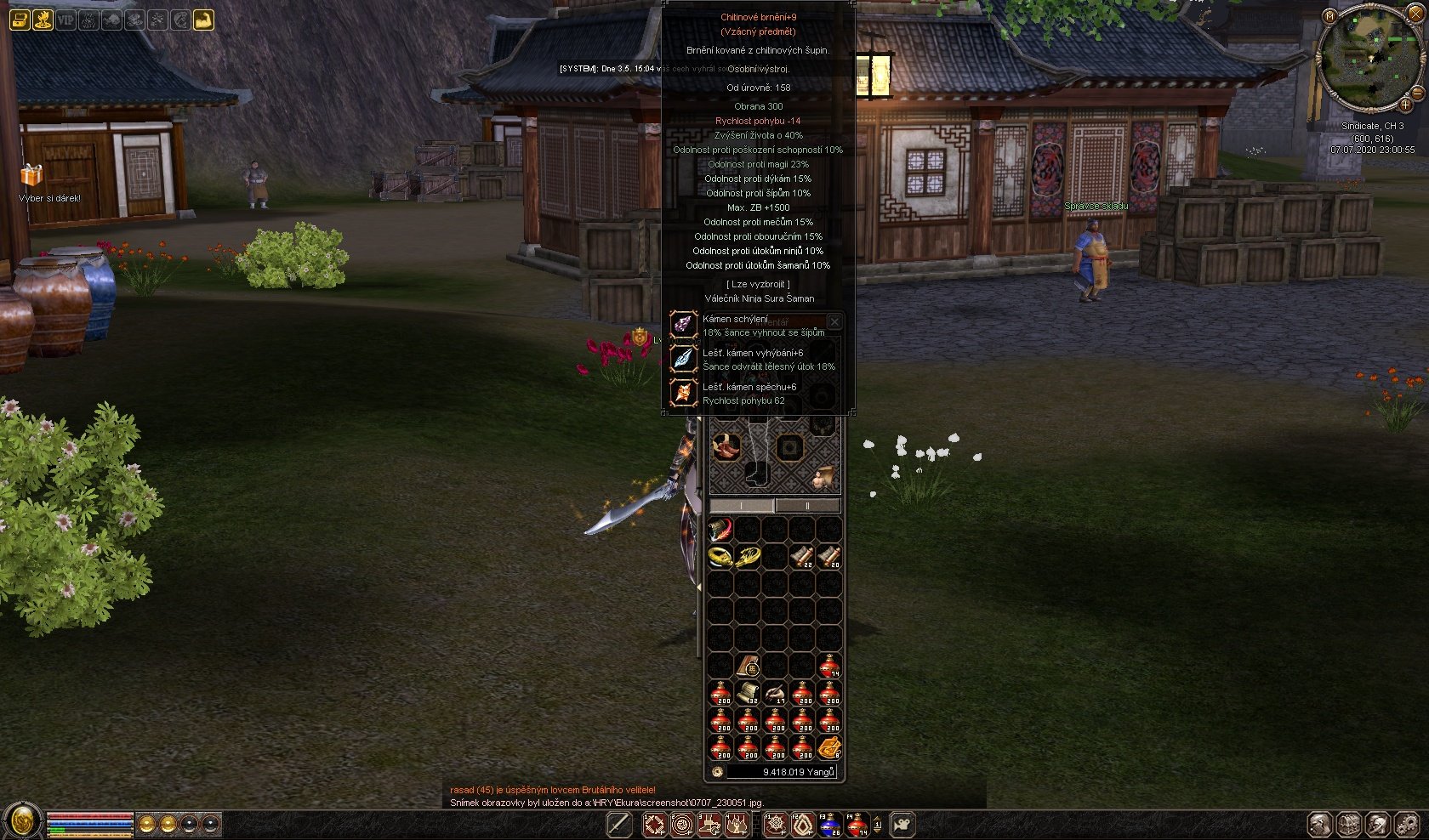Click the circular minimap

tap(1365, 60)
